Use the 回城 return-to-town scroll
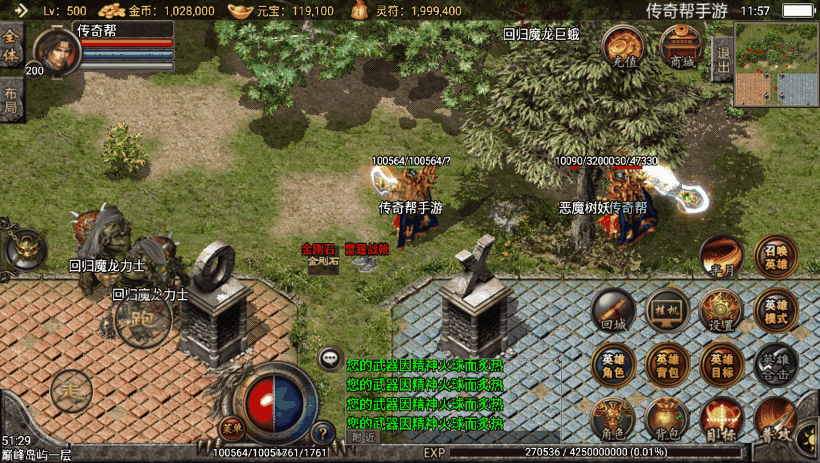The height and width of the screenshot is (463, 820). pos(613,311)
